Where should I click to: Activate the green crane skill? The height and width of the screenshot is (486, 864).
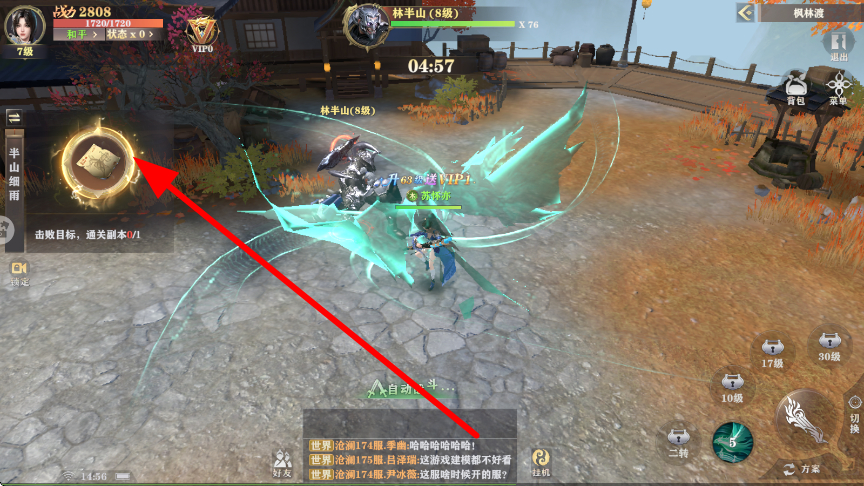pyautogui.click(x=732, y=441)
